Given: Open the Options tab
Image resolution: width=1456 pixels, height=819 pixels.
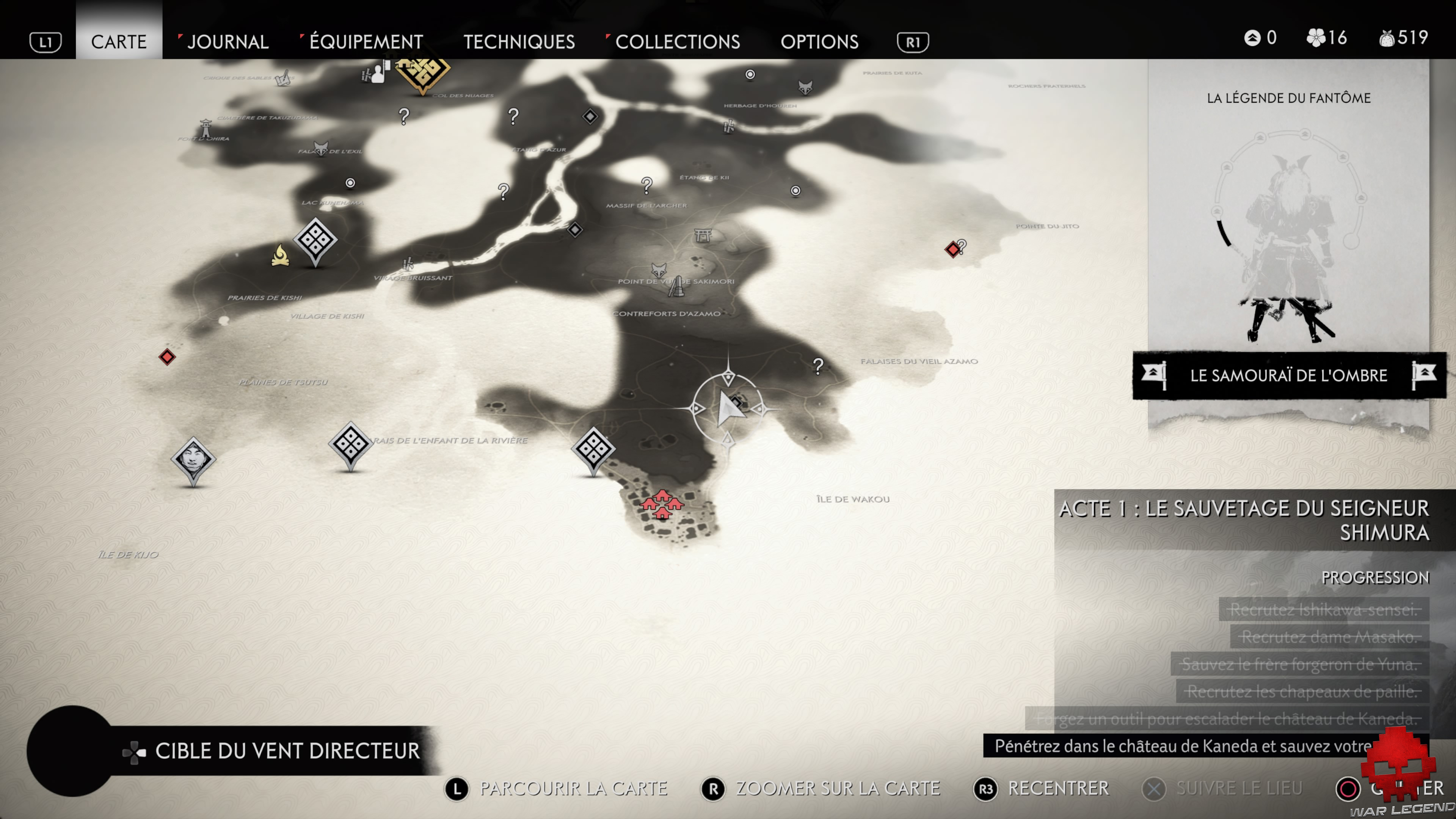Looking at the screenshot, I should 819,42.
